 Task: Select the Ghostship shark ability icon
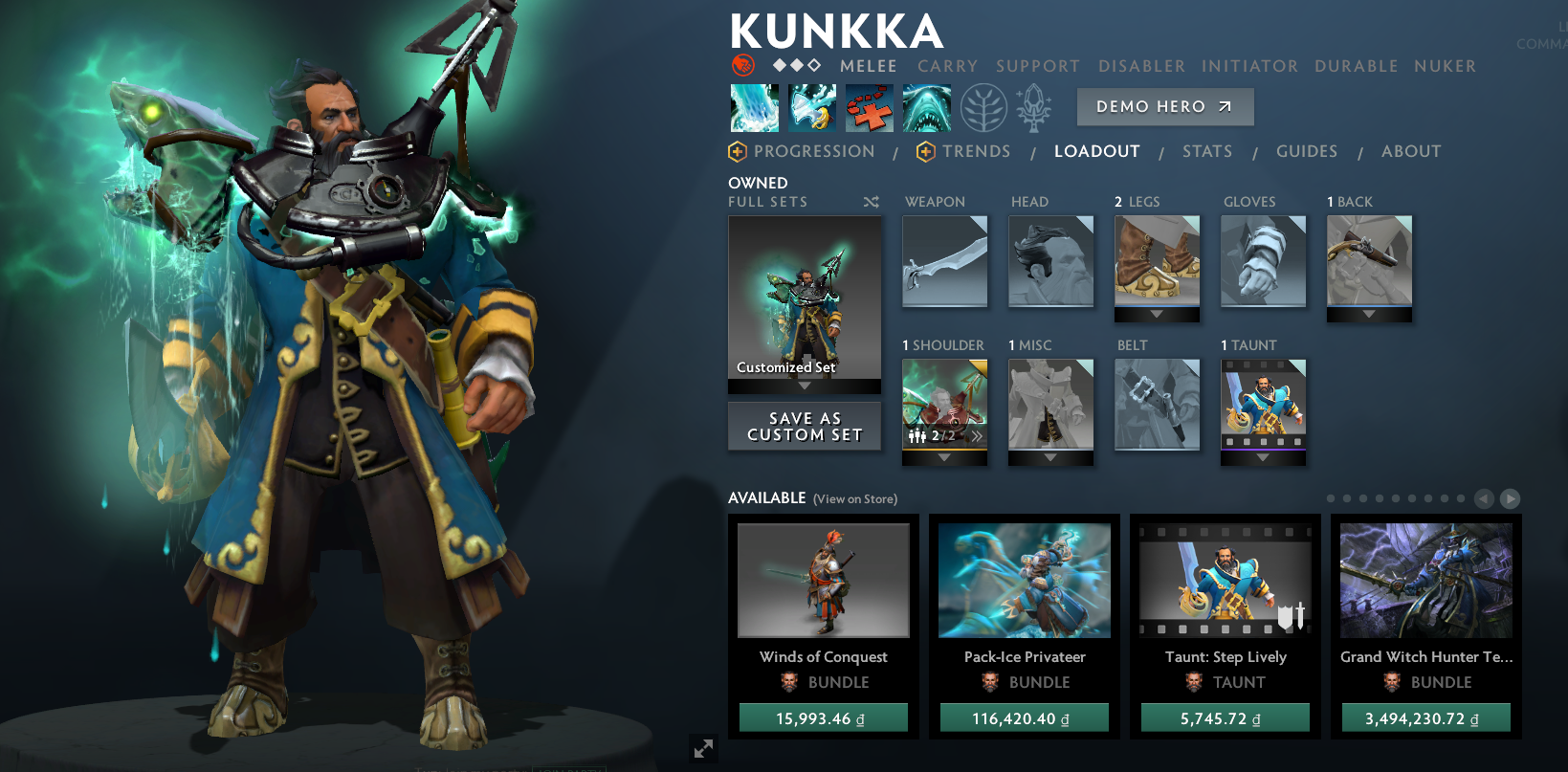tap(926, 107)
